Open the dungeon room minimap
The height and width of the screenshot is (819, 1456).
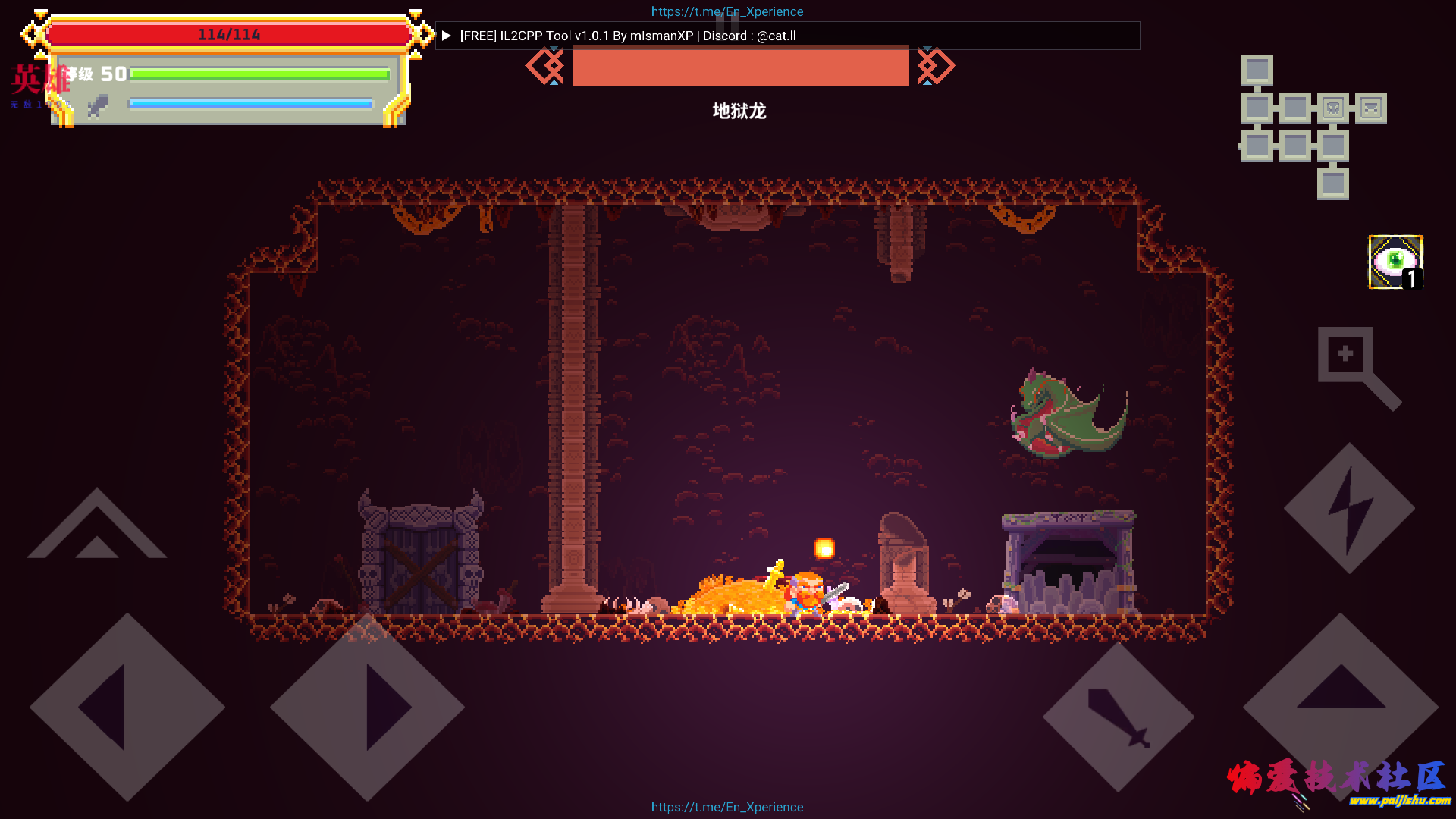pos(1312,127)
